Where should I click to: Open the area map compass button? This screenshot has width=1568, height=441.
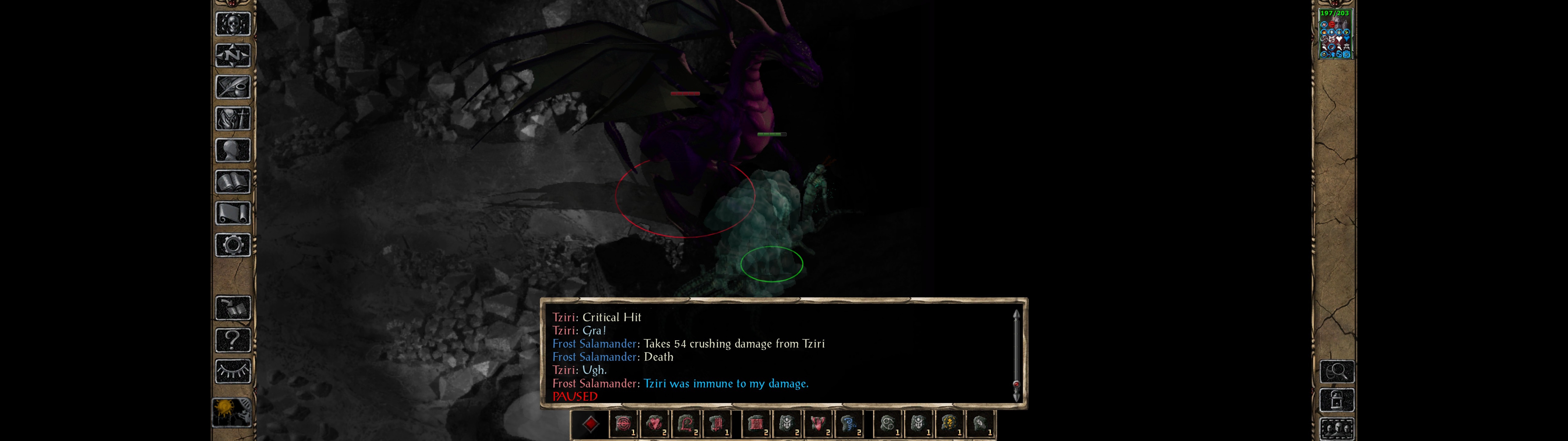tap(233, 55)
